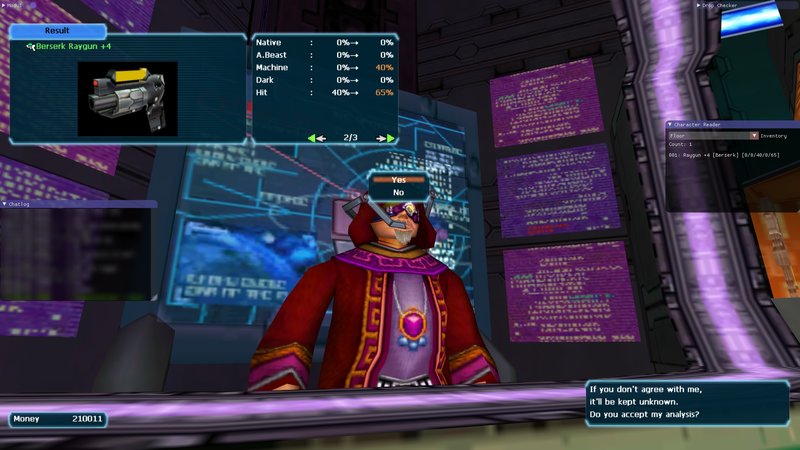Click the Raygun weapon preview image
The width and height of the screenshot is (800, 450).
(127, 98)
